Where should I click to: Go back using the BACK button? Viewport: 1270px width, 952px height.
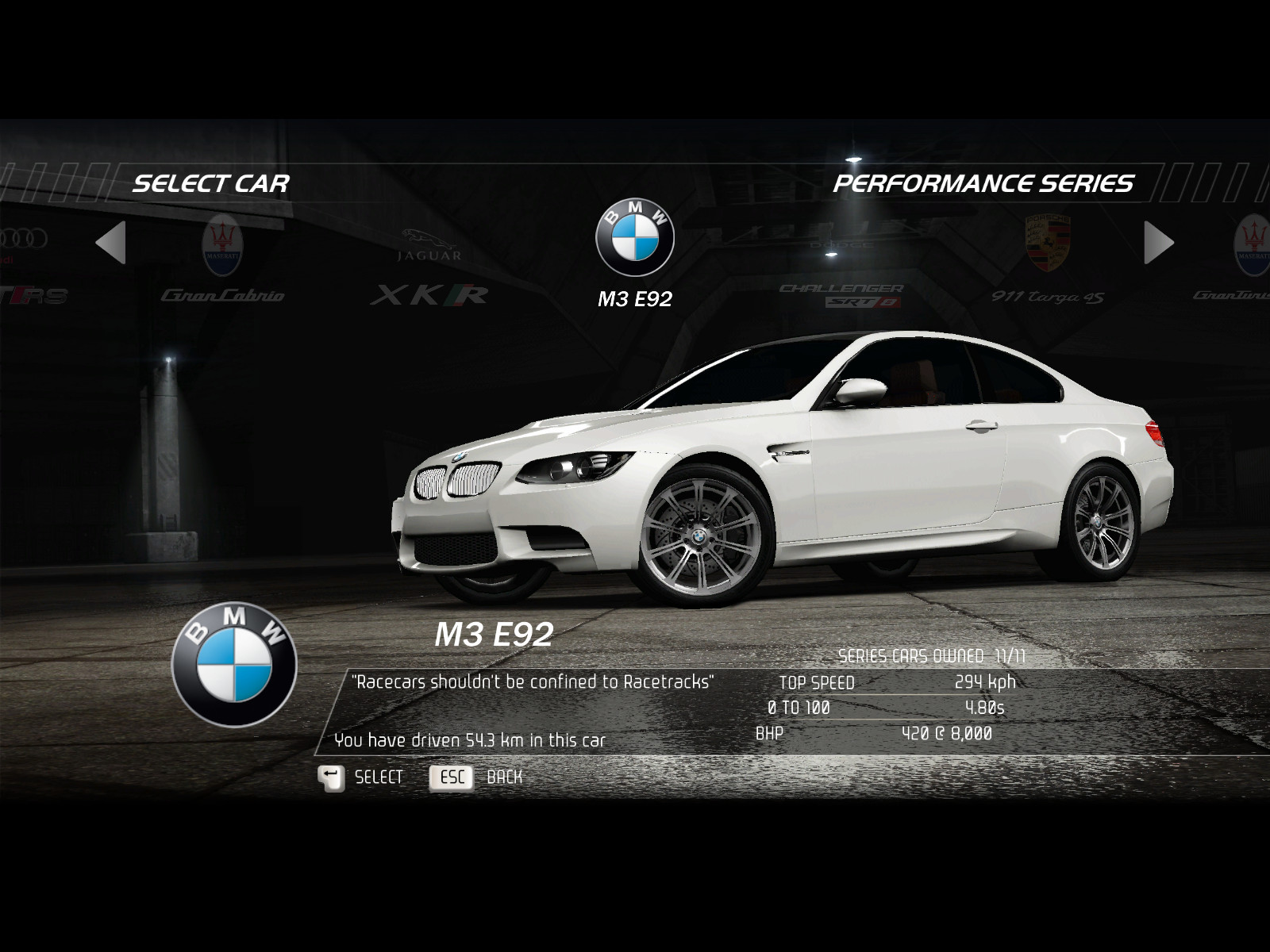click(x=476, y=777)
